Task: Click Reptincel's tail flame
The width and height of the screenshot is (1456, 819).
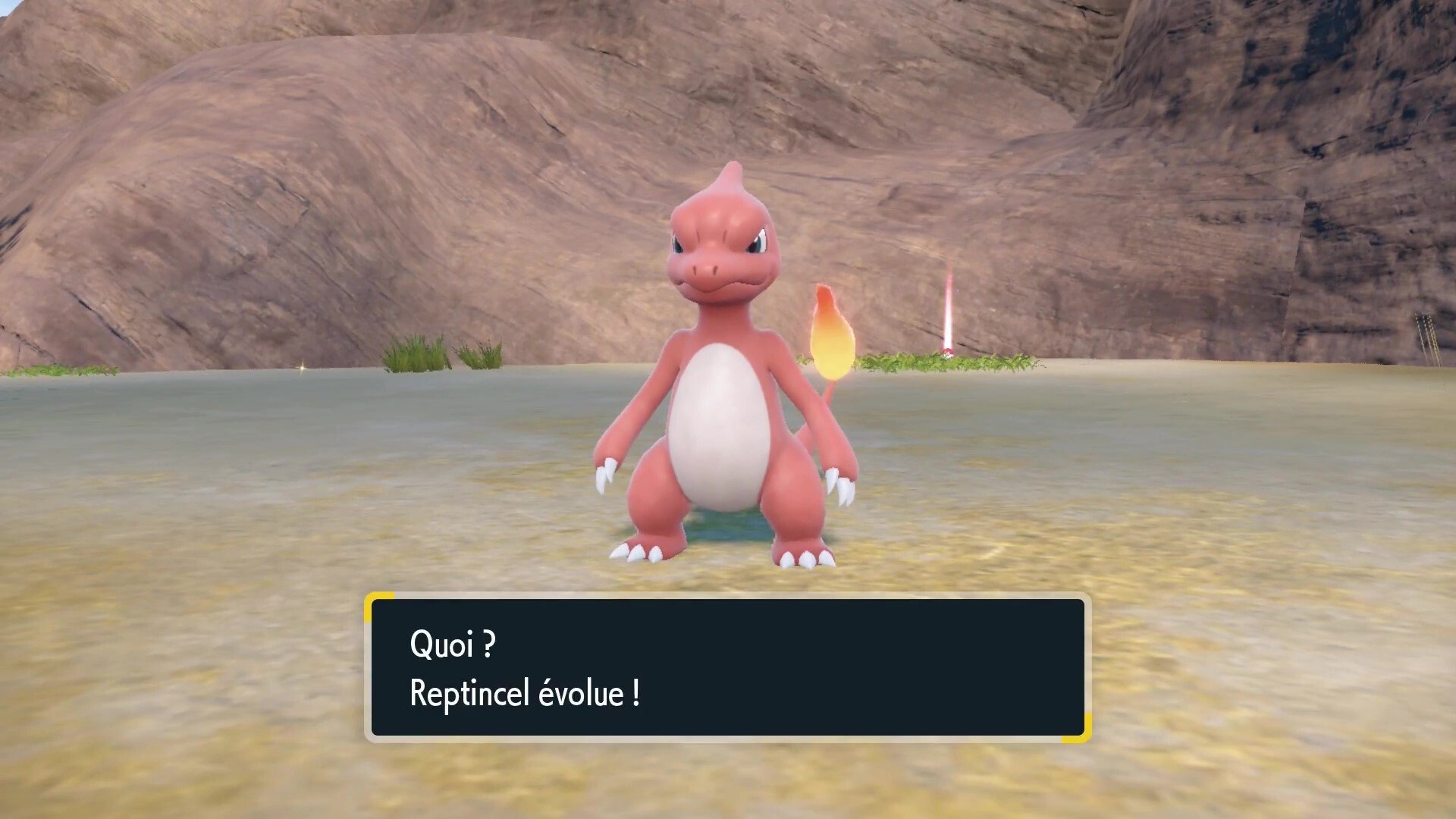Action: click(x=834, y=334)
